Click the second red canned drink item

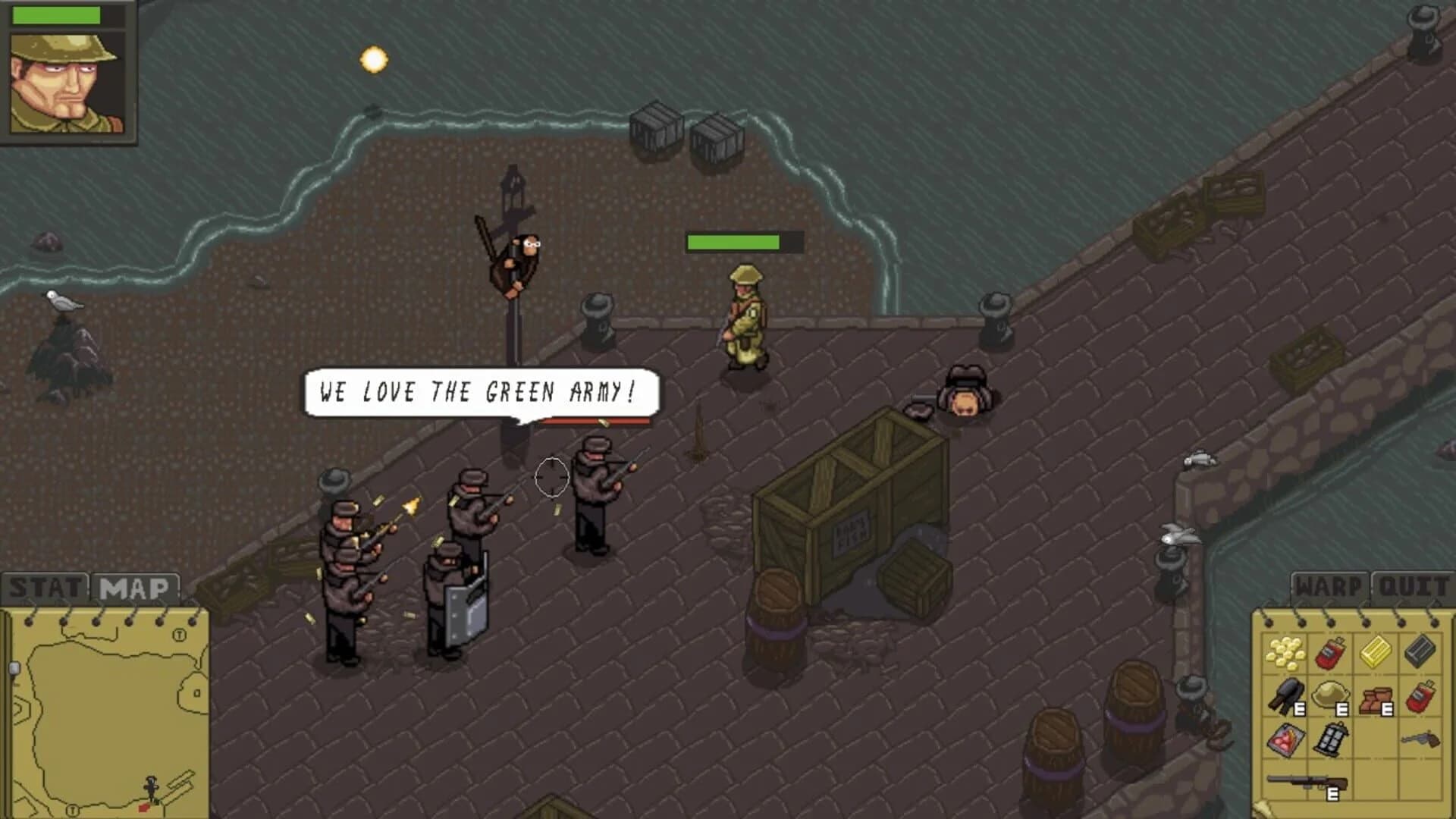coord(1421,695)
